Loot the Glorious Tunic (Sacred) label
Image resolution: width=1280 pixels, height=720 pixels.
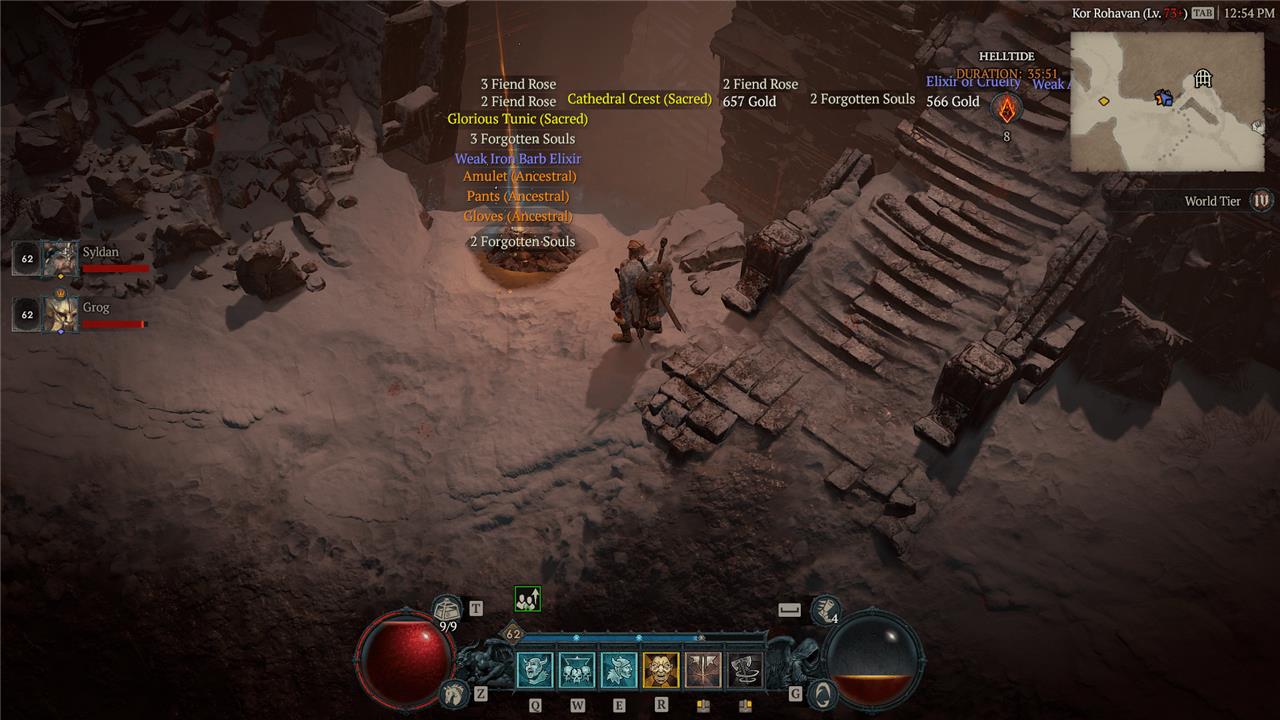pyautogui.click(x=517, y=119)
